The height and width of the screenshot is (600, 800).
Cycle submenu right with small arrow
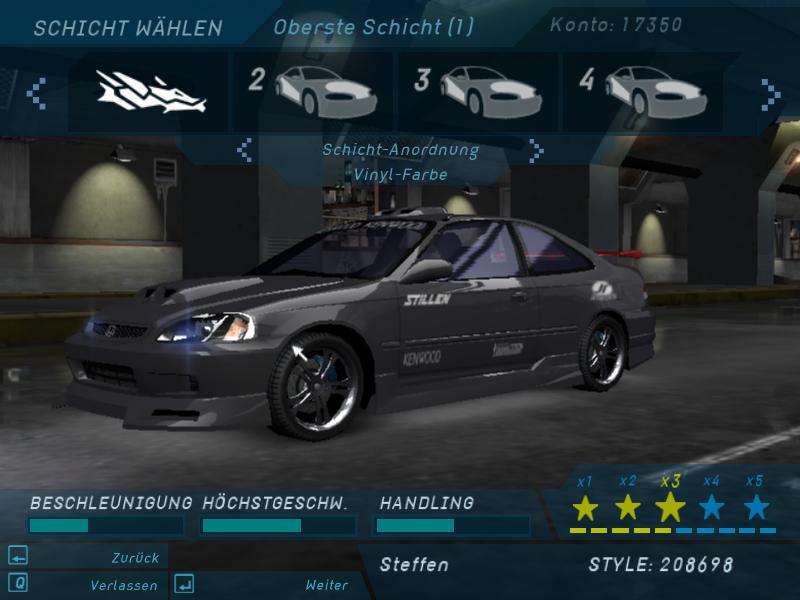tap(536, 151)
